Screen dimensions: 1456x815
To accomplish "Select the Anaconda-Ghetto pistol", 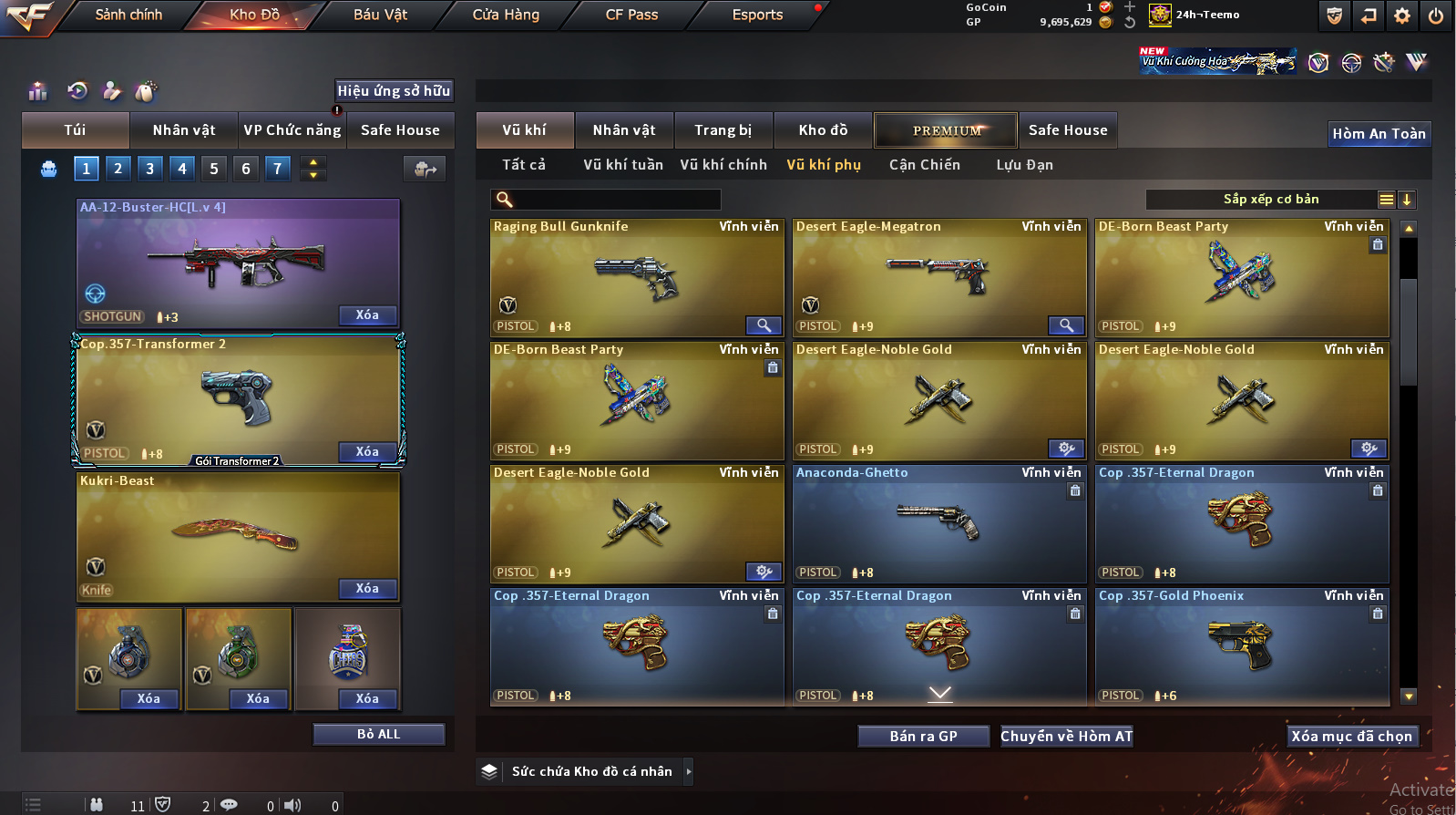I will [938, 524].
